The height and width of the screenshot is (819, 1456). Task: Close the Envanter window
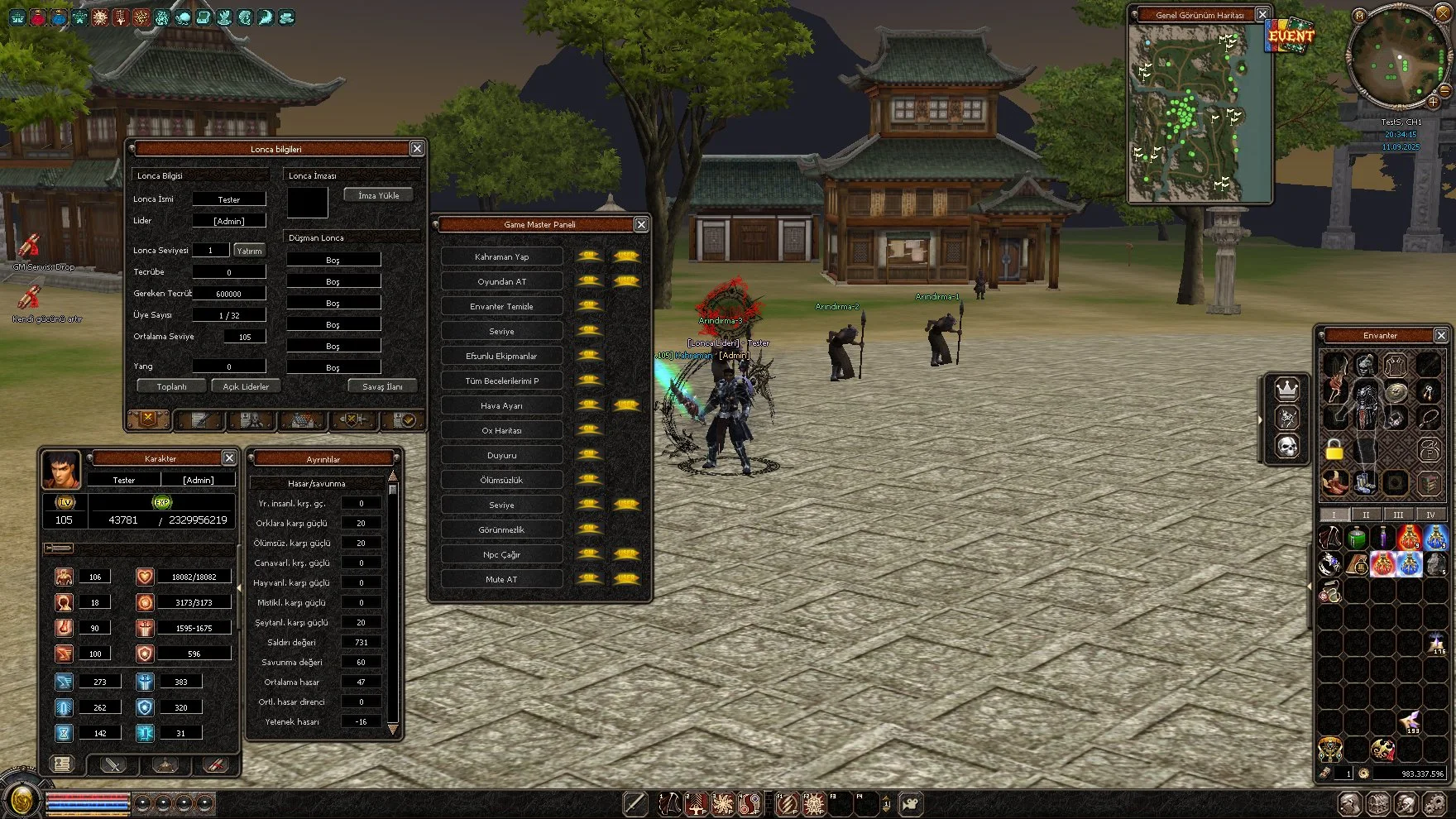(1441, 335)
